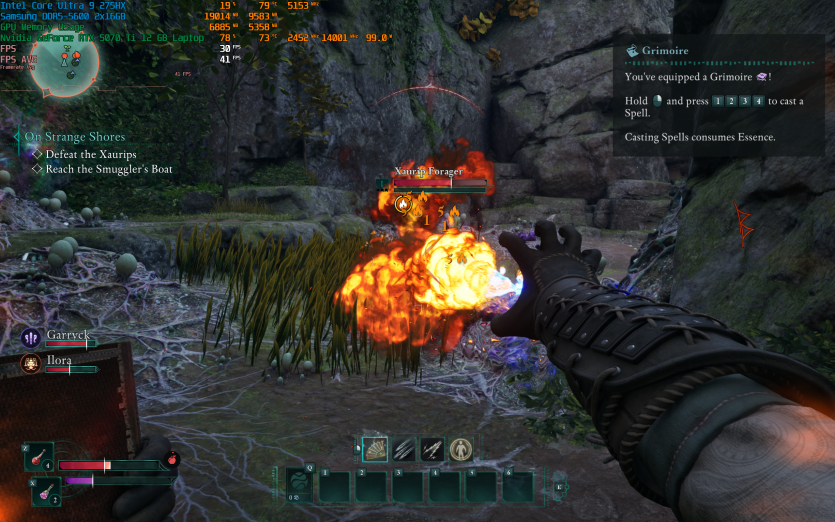The image size is (835, 522).
Task: Select the On Strange Shores quest tracker
Action: [75, 137]
